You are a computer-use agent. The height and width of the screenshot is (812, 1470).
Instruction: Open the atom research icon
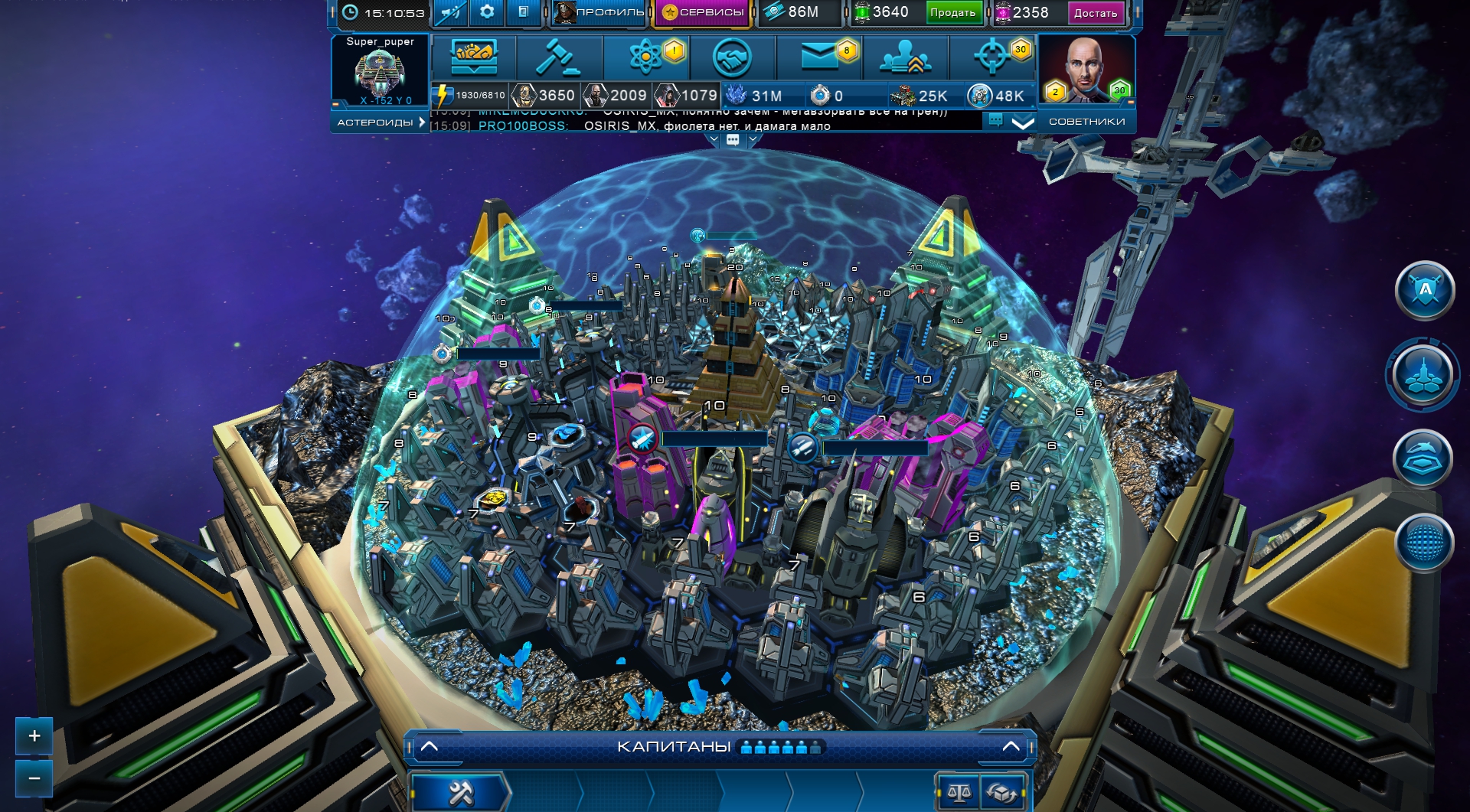[645, 57]
